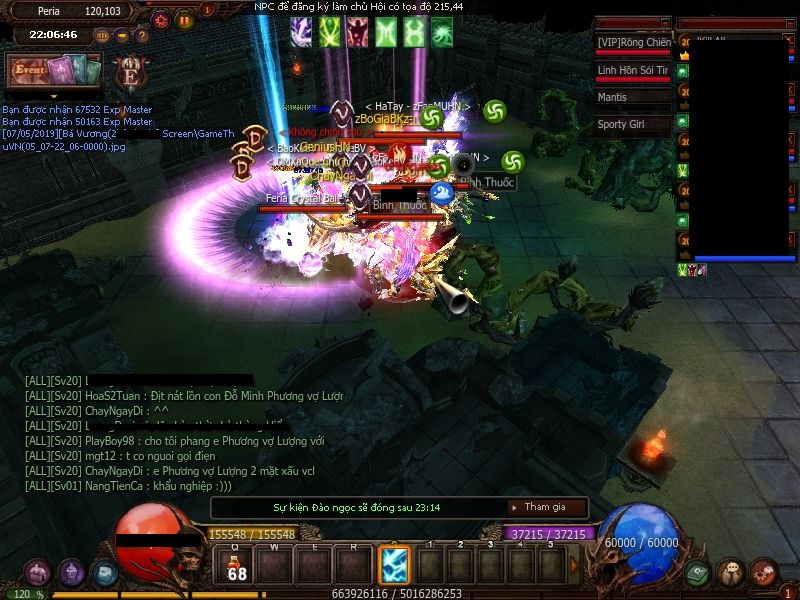Expand the arrow below the Event button
The height and width of the screenshot is (600, 800).
pos(54,95)
